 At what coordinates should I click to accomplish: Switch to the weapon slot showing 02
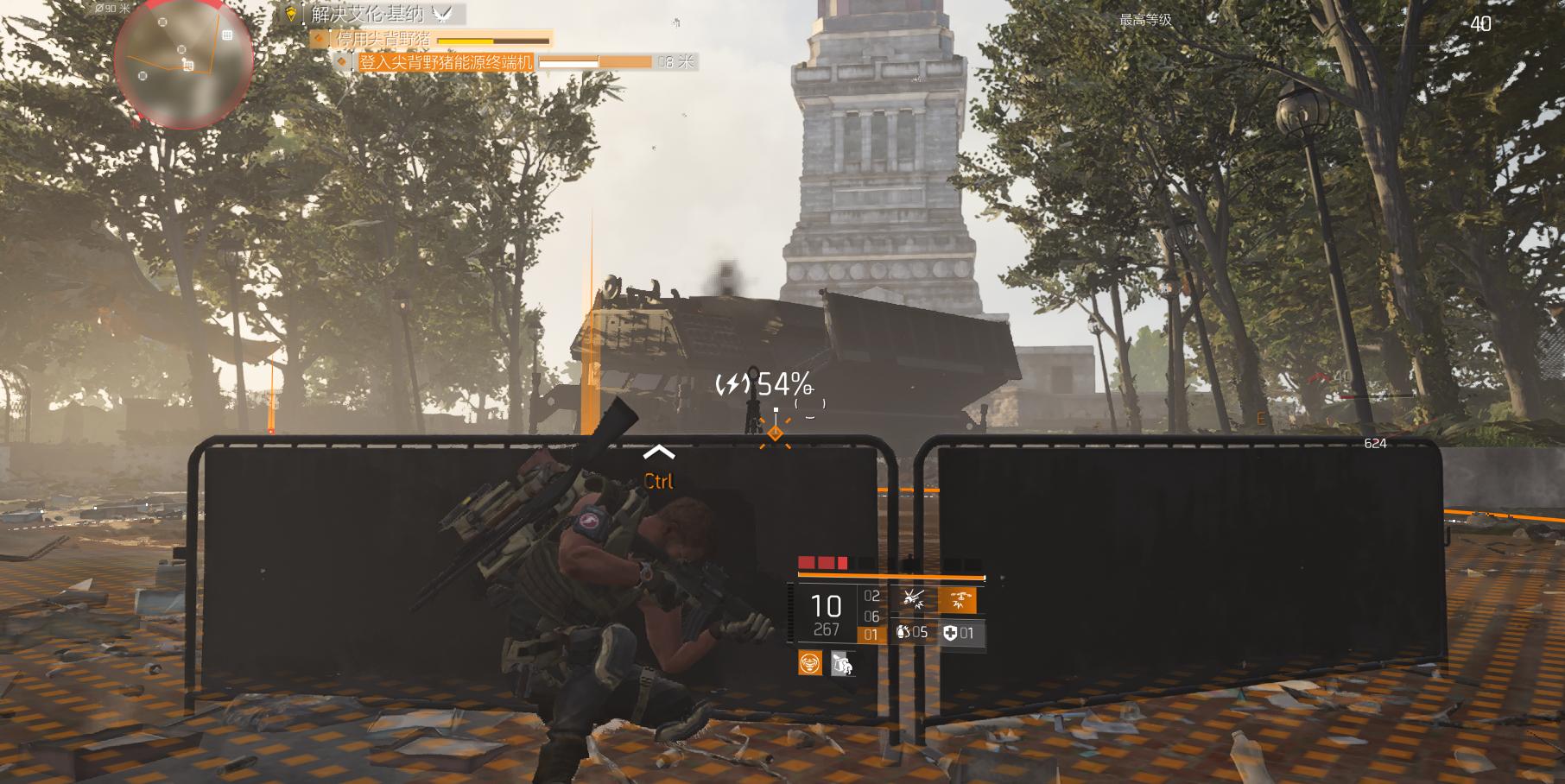coord(871,596)
